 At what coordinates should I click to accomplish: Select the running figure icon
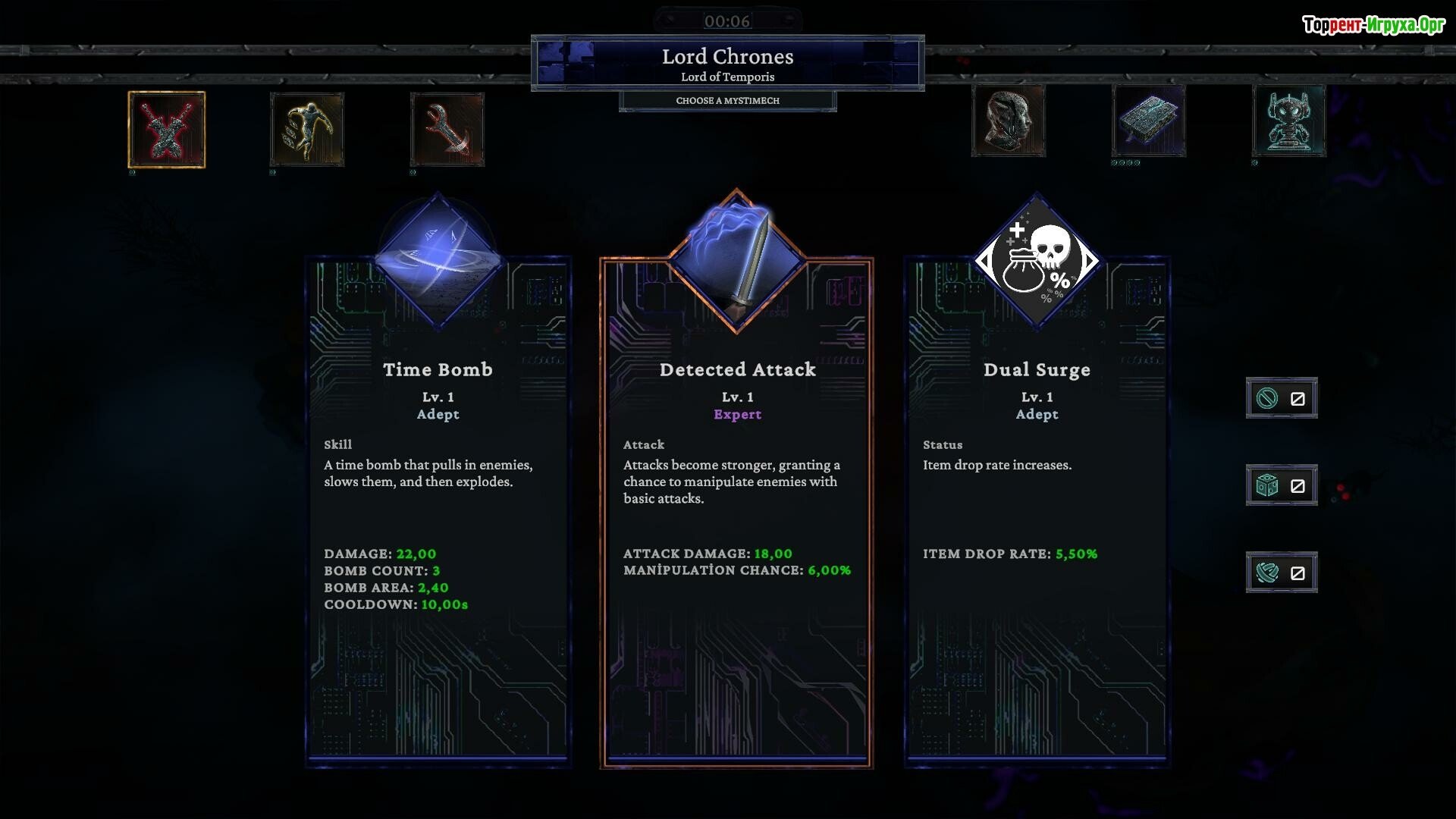307,129
